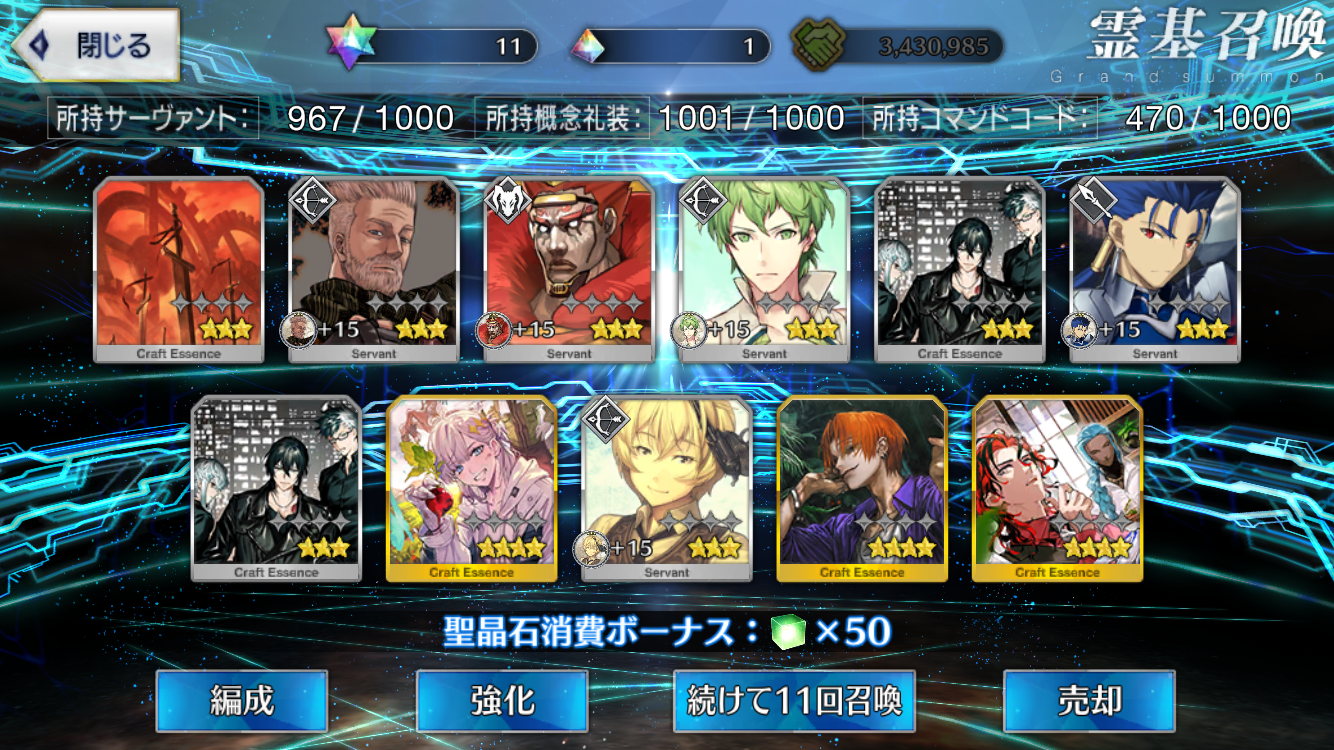View the red and blue-haired duo Craft Essence
The width and height of the screenshot is (1334, 750).
pos(1057,487)
